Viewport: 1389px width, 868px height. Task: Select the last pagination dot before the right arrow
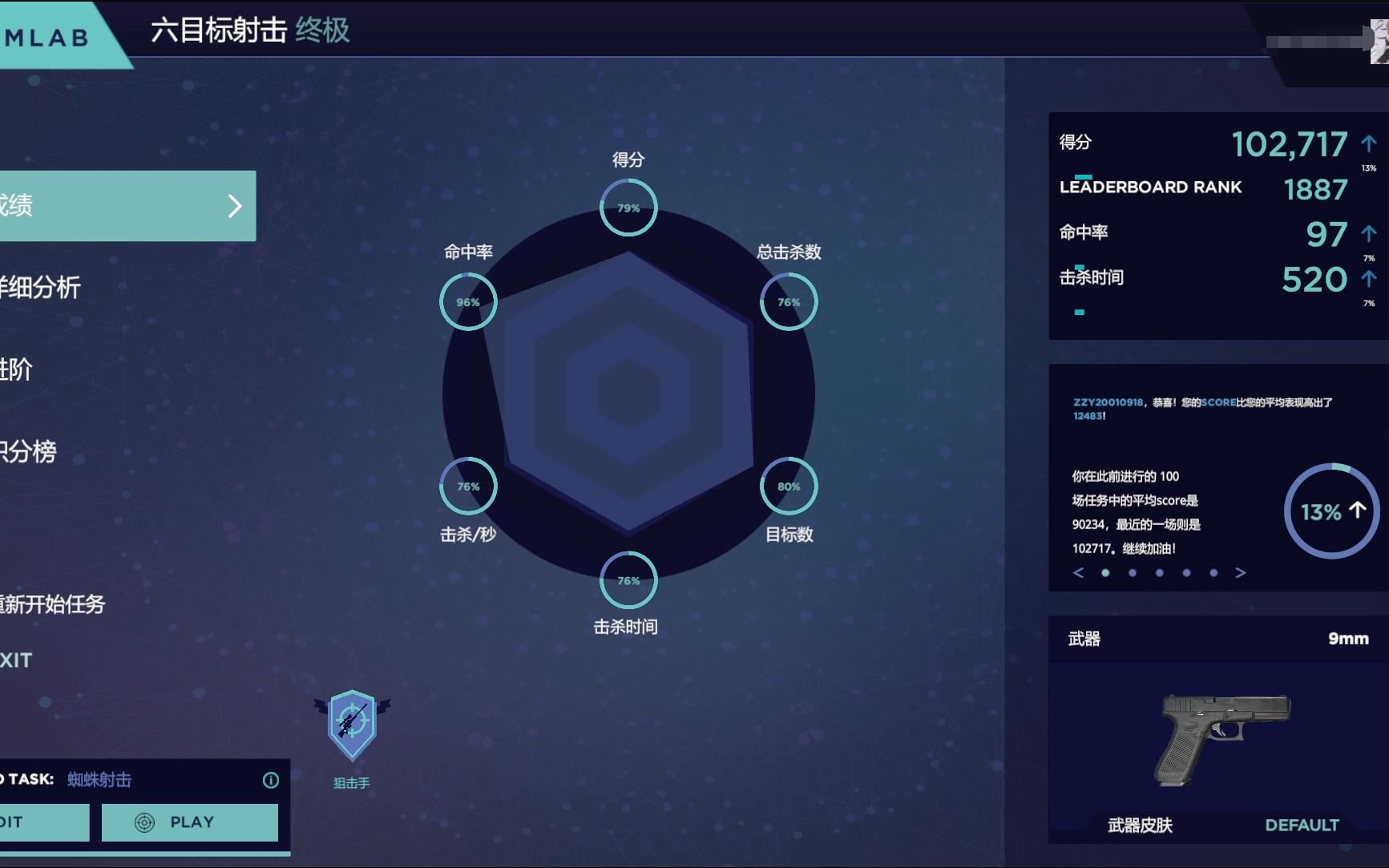(1213, 573)
